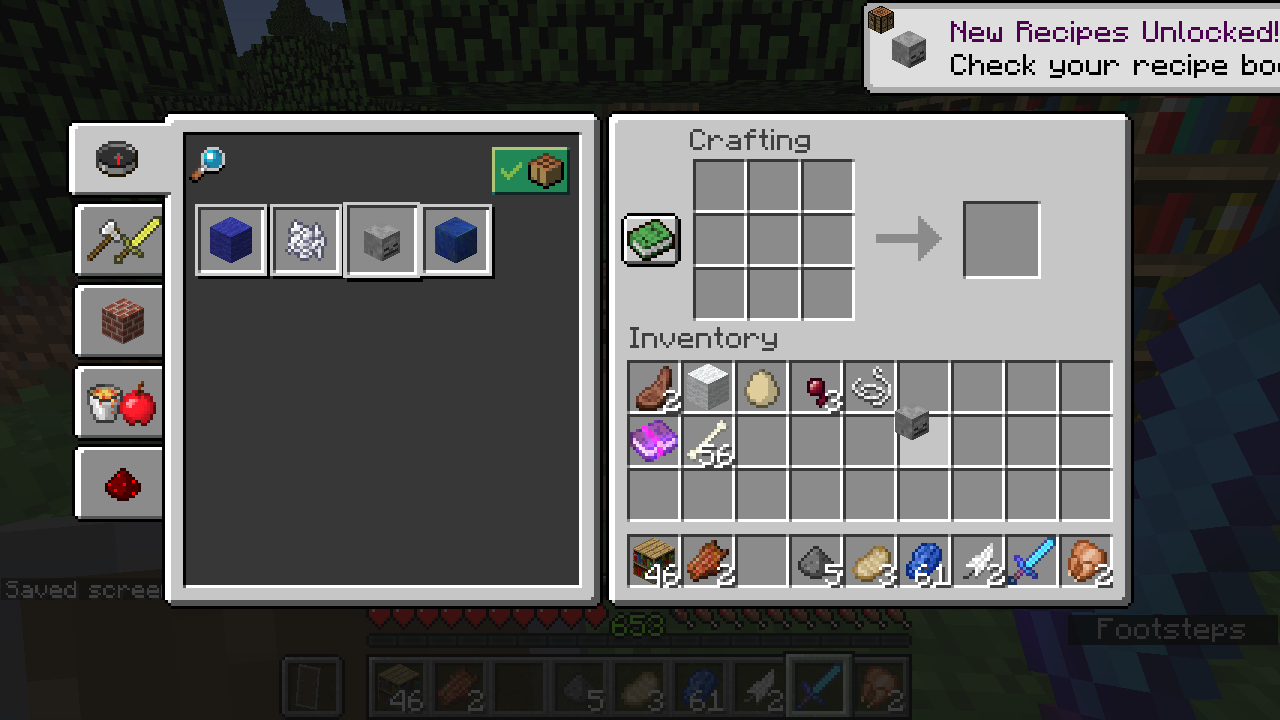Show the bucket and apple recipe tab
Image resolution: width=1280 pixels, height=720 pixels.
(x=122, y=403)
